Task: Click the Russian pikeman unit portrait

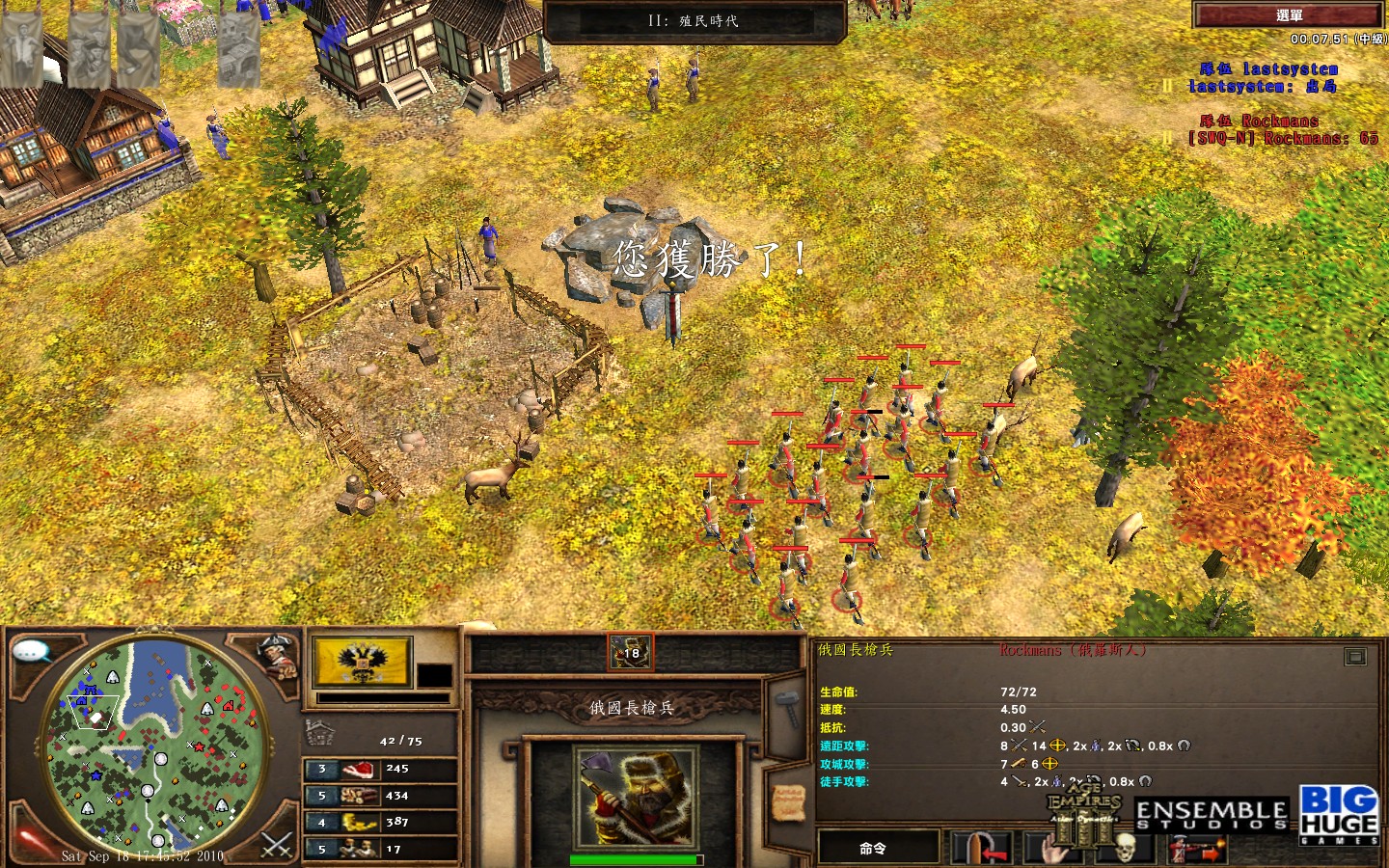Action: (633, 798)
